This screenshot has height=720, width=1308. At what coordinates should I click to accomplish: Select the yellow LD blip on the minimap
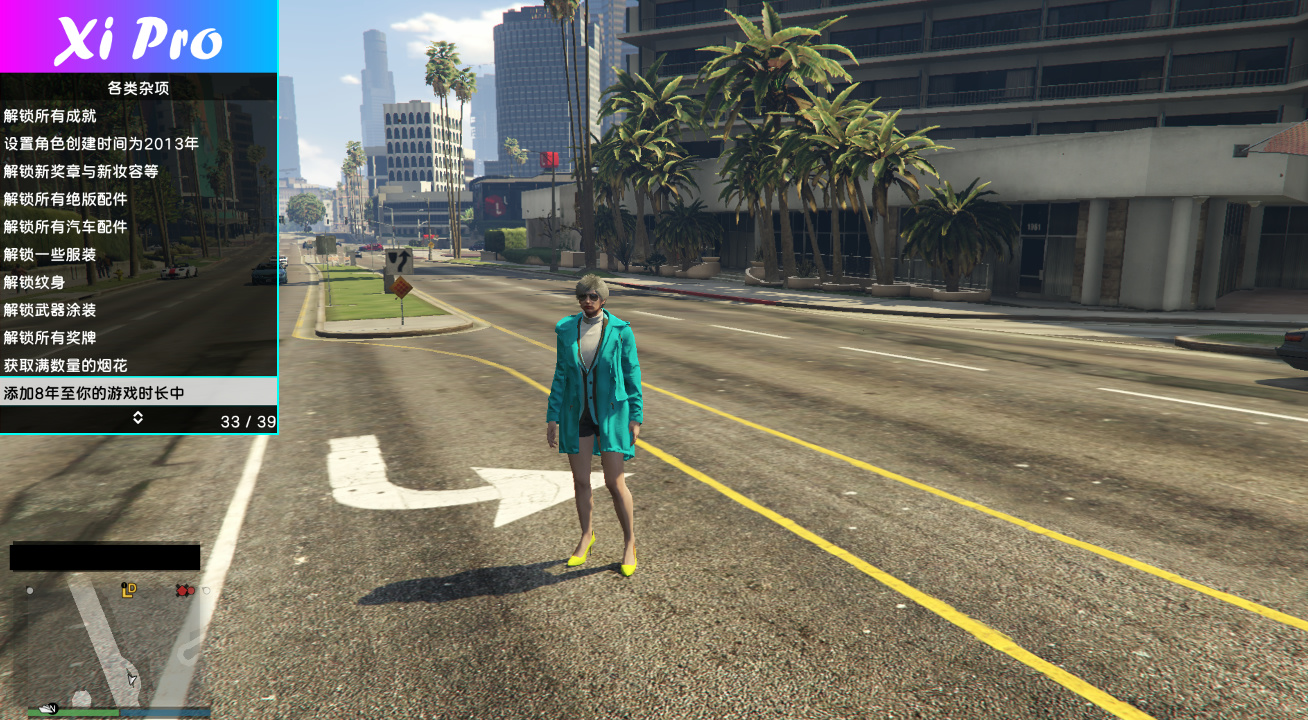130,590
